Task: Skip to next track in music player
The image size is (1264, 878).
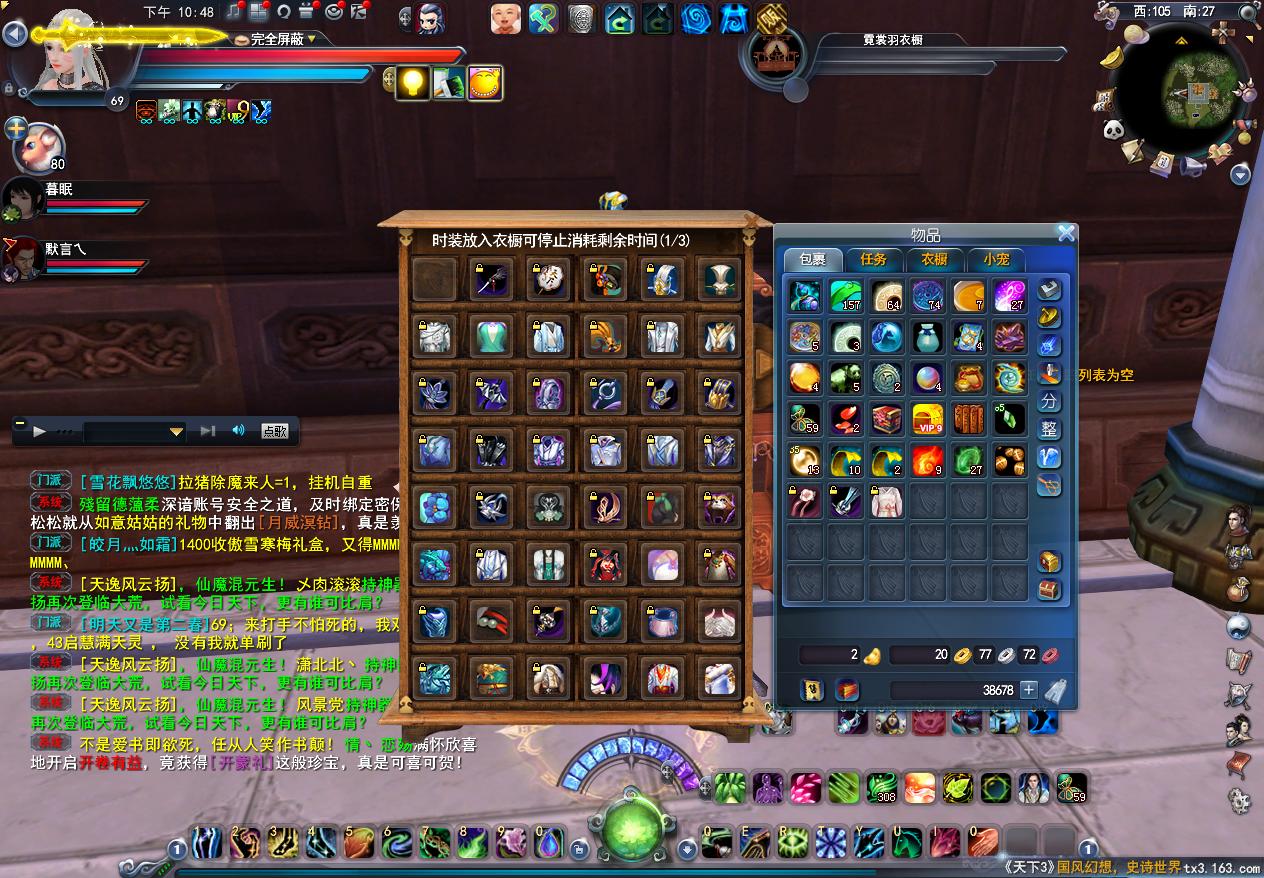Action: coord(208,431)
